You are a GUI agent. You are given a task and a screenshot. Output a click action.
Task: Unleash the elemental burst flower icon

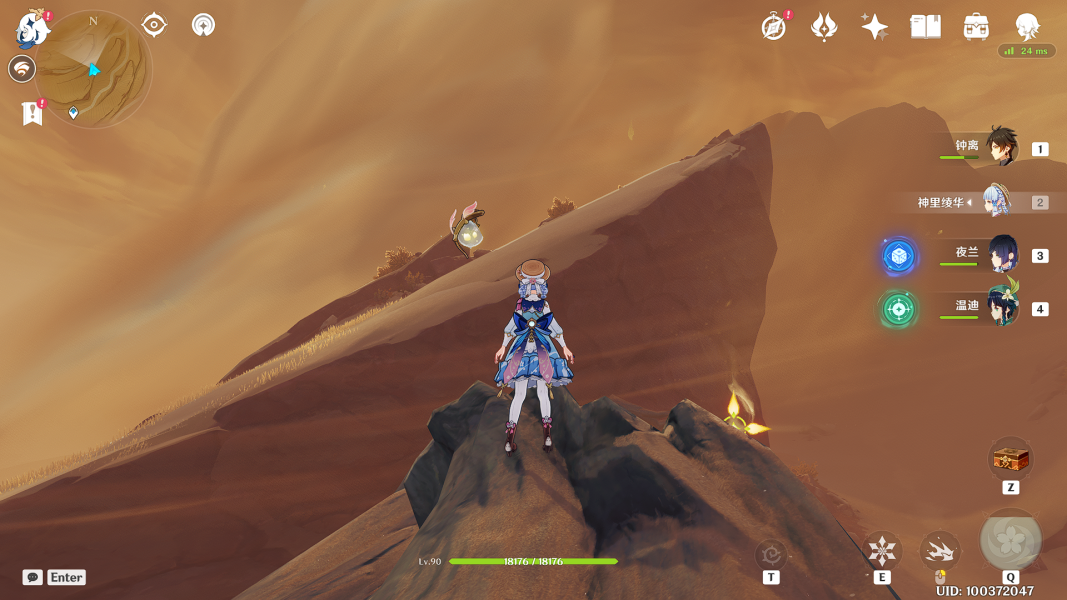(x=1010, y=540)
